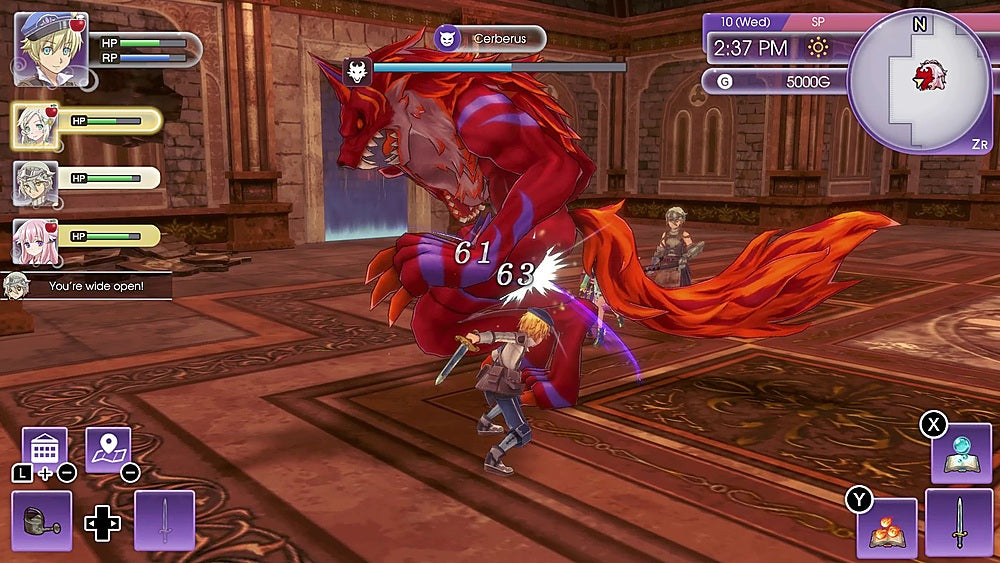Select the goggles-wearing party member portrait
The image size is (1000, 563).
pyautogui.click(x=34, y=182)
